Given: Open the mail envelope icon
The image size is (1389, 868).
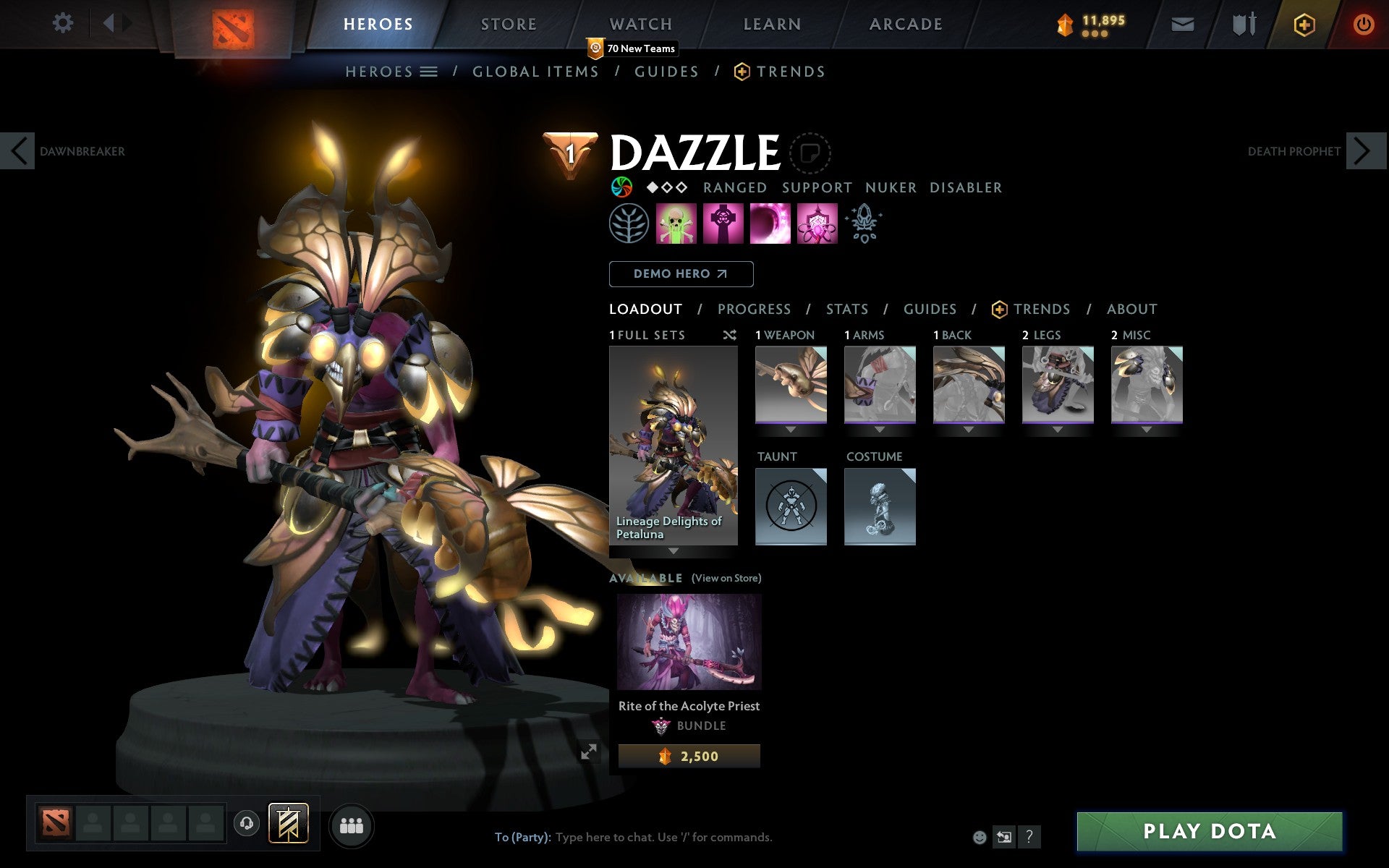Looking at the screenshot, I should [1181, 23].
